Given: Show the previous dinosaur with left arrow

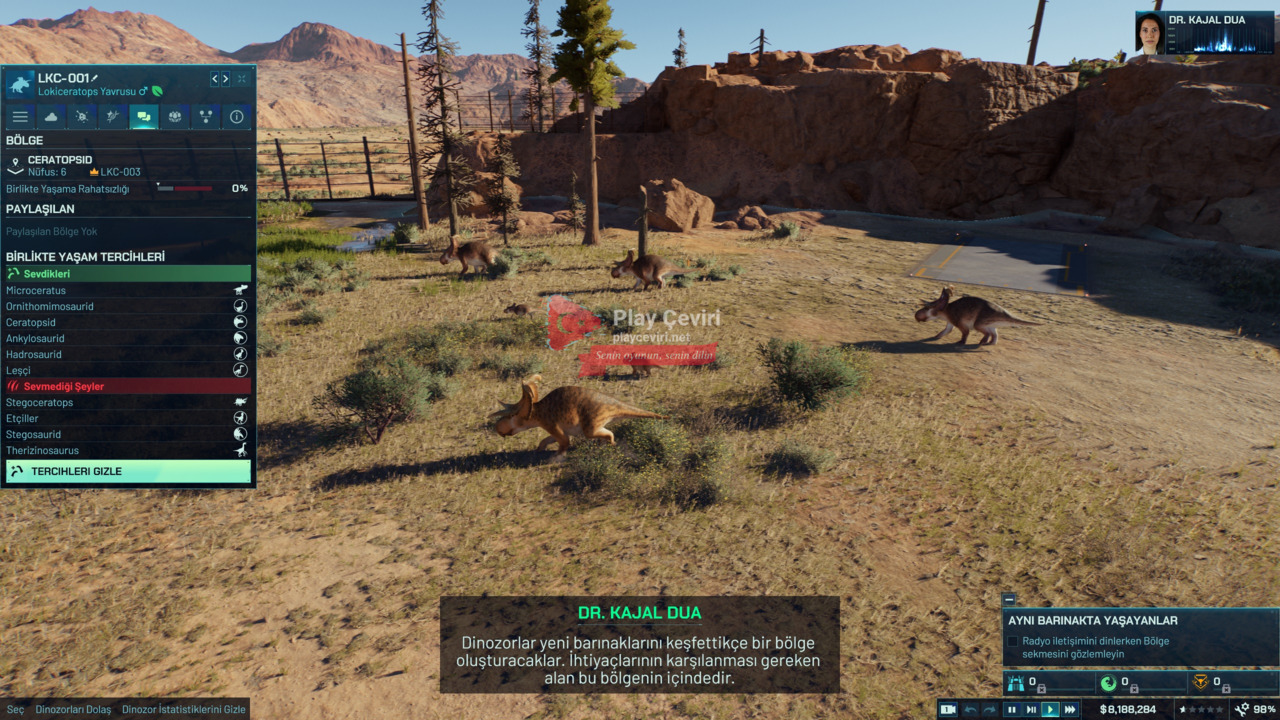Looking at the screenshot, I should click(214, 79).
